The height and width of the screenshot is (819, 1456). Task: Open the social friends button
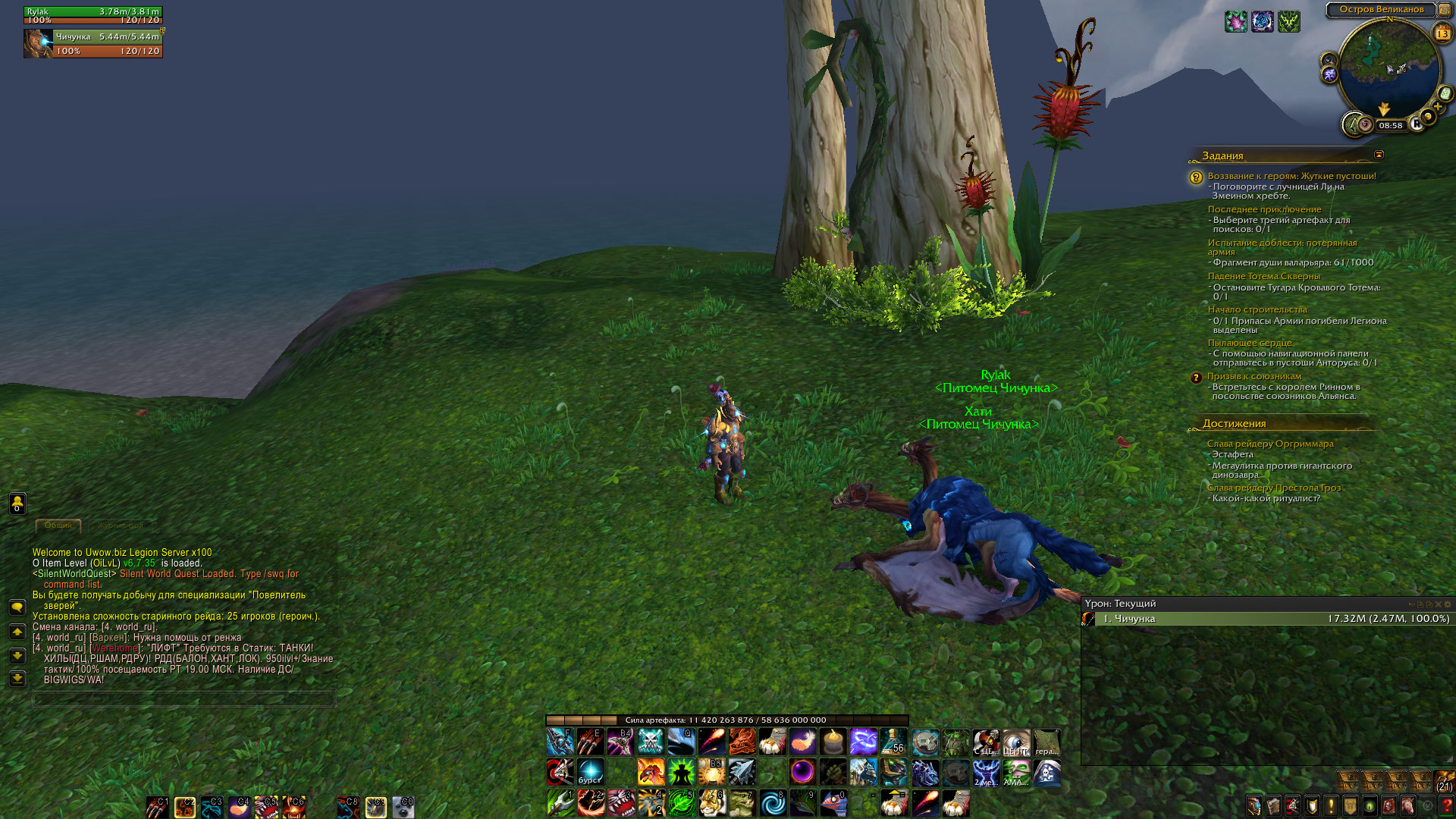[17, 503]
